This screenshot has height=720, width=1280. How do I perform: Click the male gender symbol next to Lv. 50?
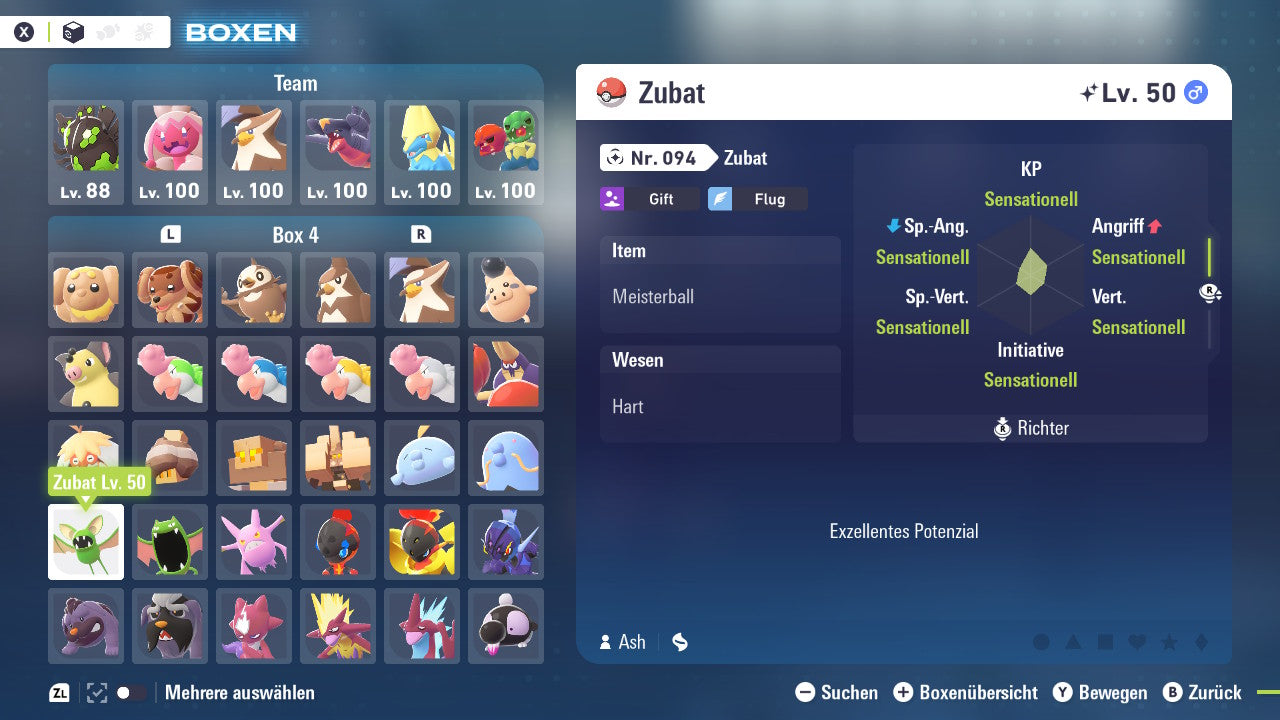point(1195,91)
